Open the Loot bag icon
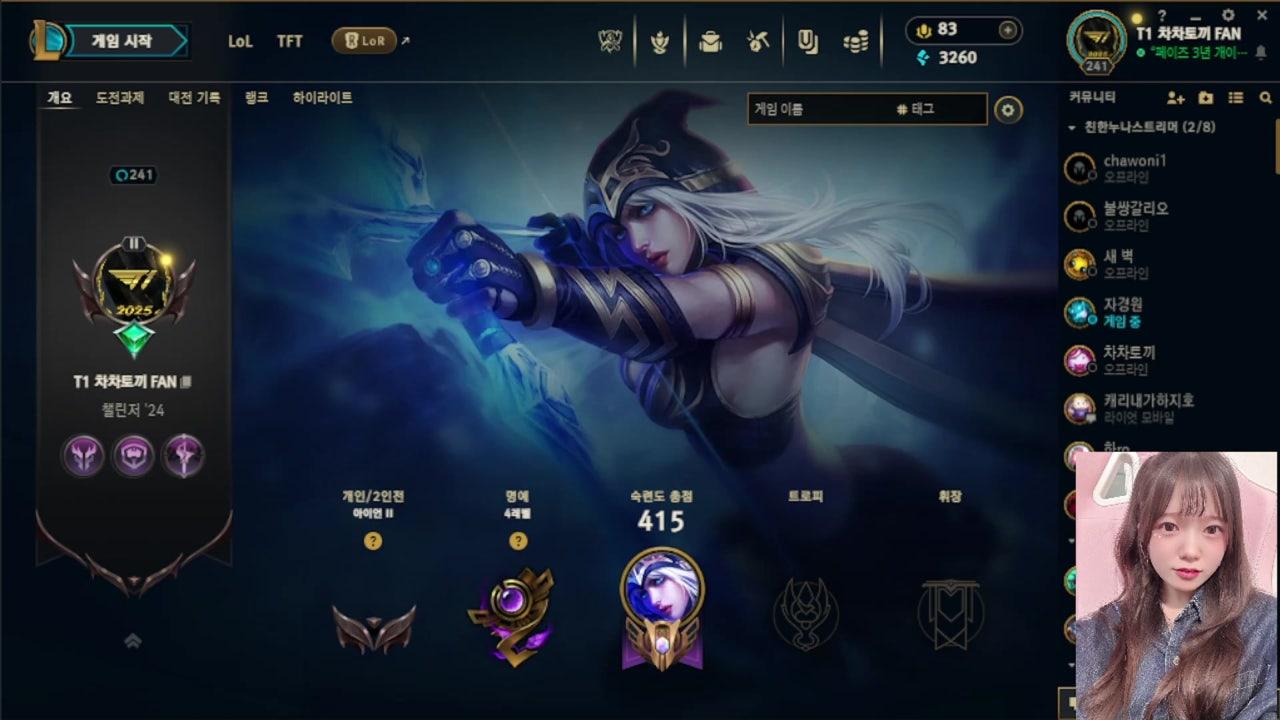 tap(711, 39)
